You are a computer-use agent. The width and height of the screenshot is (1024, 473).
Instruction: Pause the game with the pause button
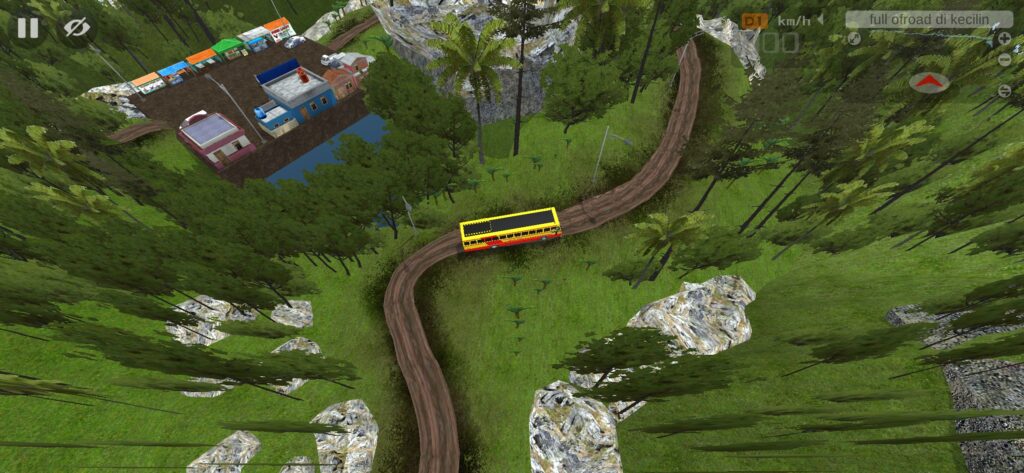(27, 28)
